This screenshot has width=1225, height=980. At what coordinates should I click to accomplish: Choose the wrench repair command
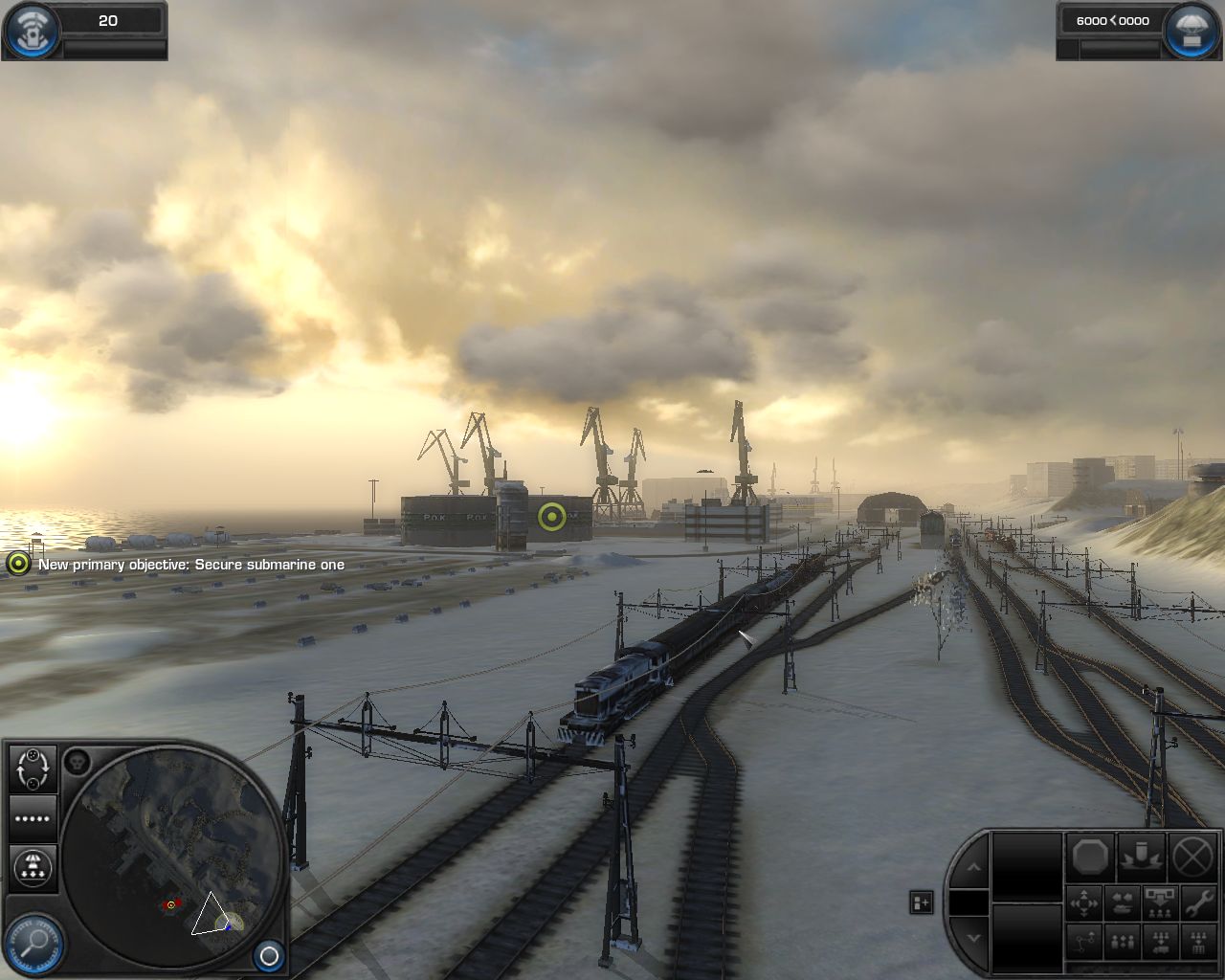tap(1197, 902)
